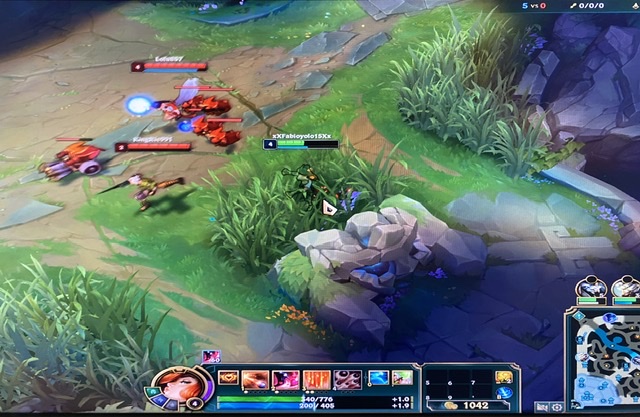The height and width of the screenshot is (417, 640).
Task: Toggle the camera lock button
Action: point(543,407)
